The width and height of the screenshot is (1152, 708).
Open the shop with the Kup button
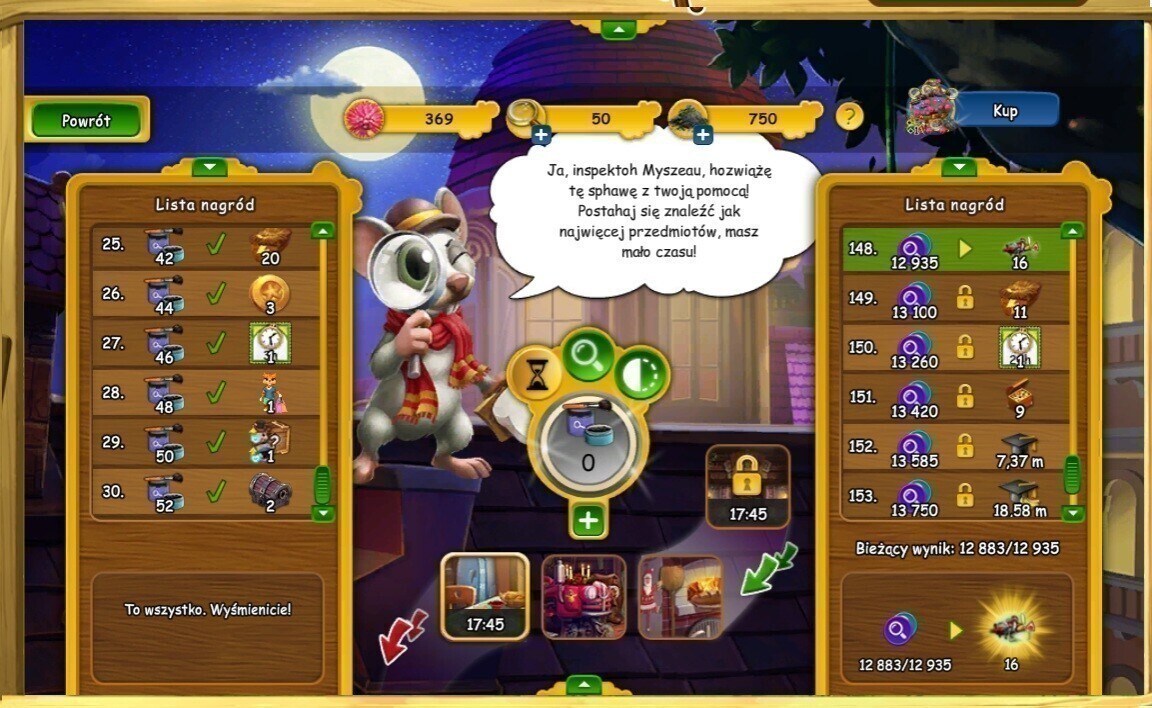(1005, 110)
